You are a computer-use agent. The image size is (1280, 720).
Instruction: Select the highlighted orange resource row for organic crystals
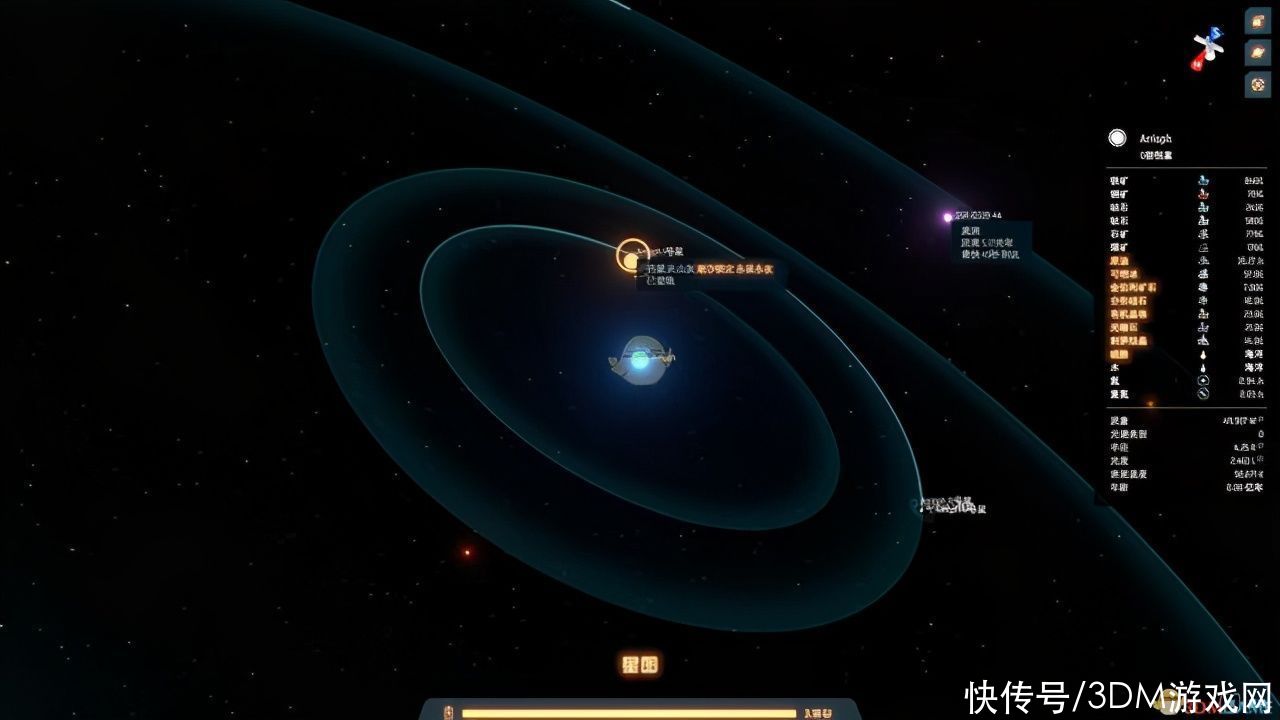1150,313
